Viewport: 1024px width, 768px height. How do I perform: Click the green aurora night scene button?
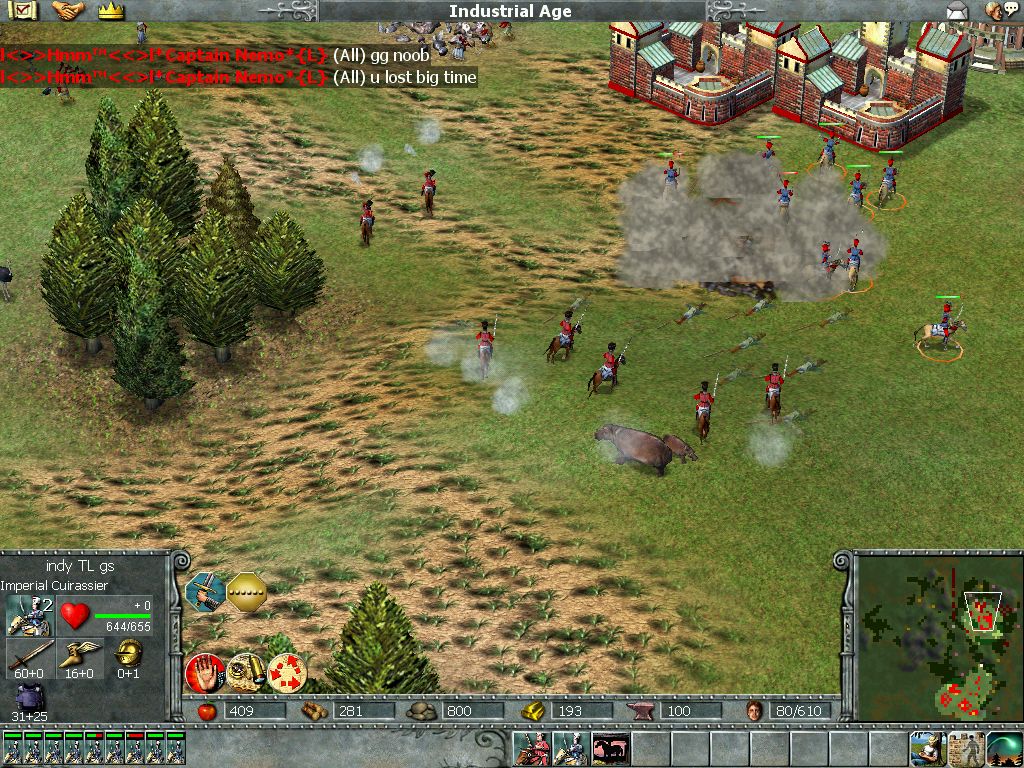tap(1004, 748)
